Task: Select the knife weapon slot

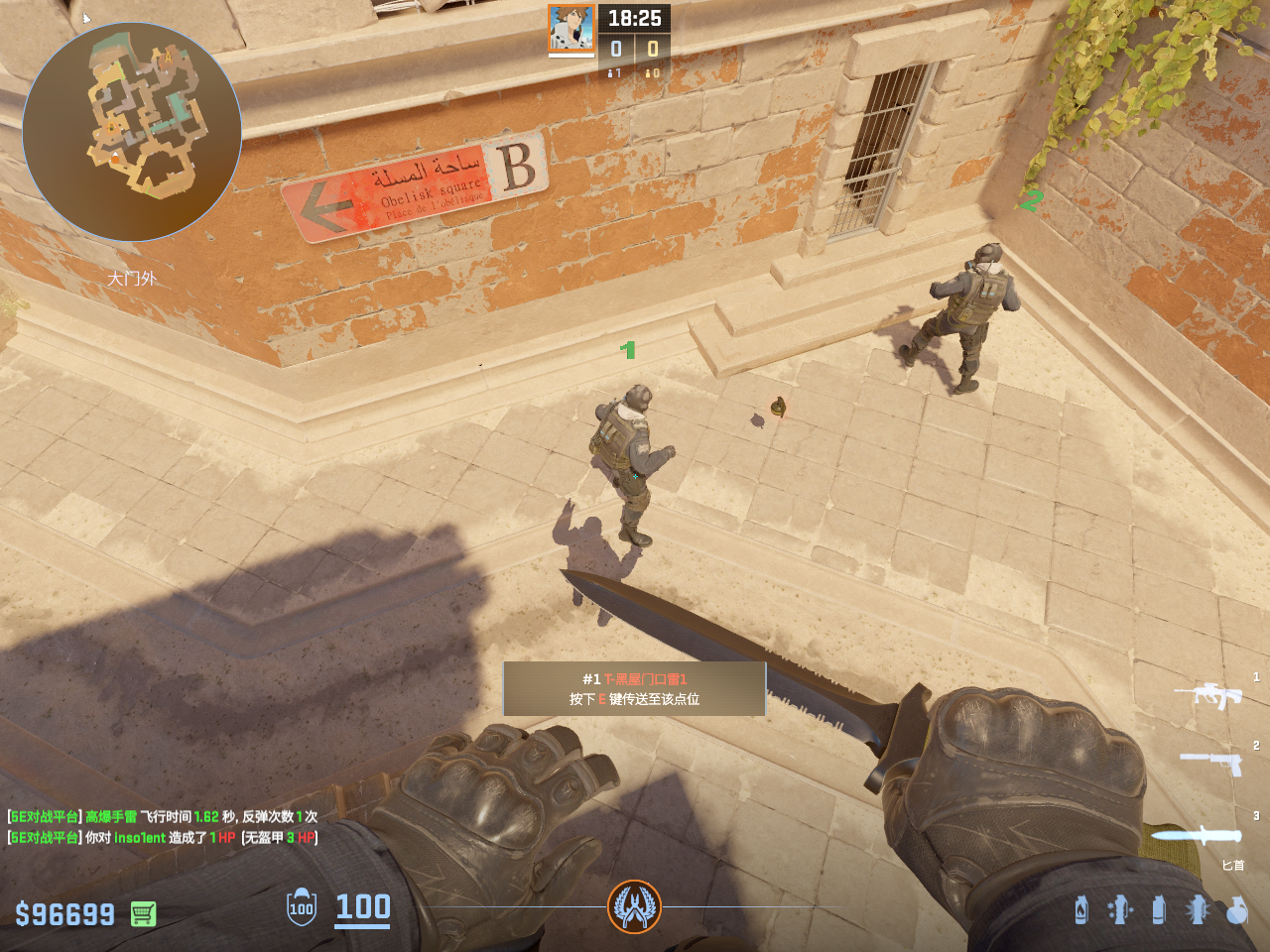Action: [1198, 835]
